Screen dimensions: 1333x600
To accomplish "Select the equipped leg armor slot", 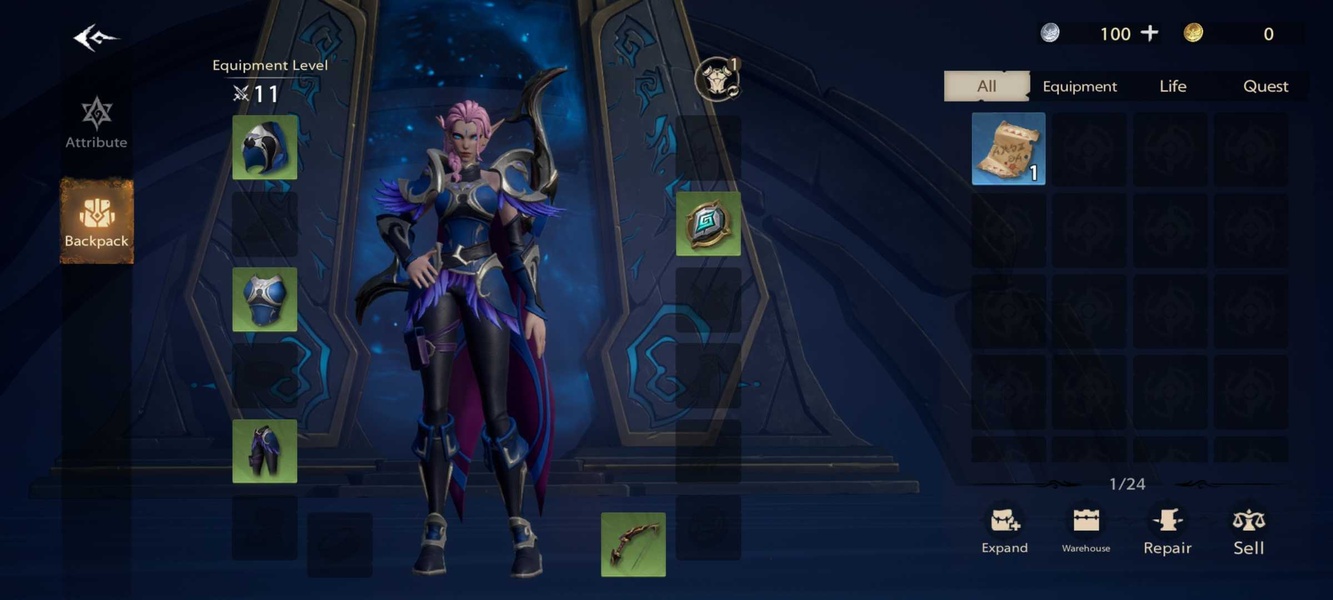I will tap(265, 451).
